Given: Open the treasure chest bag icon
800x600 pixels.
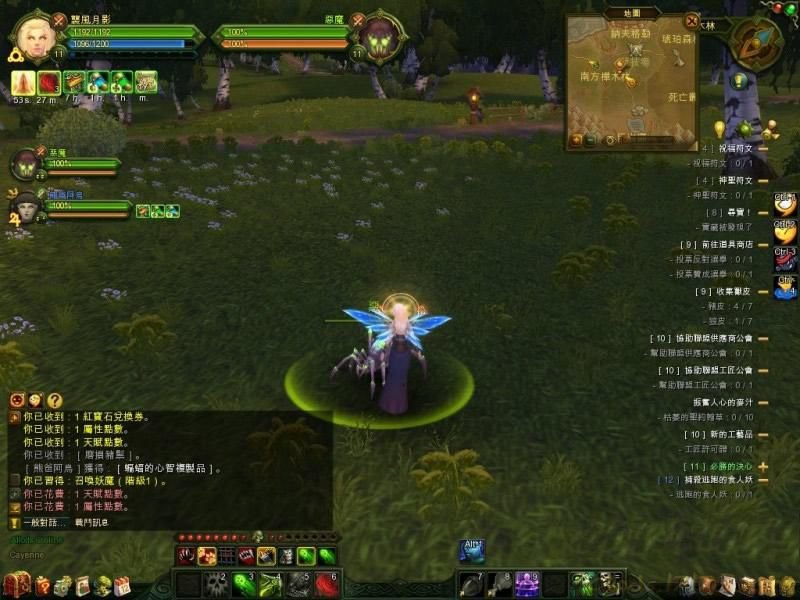Looking at the screenshot, I should (15, 585).
